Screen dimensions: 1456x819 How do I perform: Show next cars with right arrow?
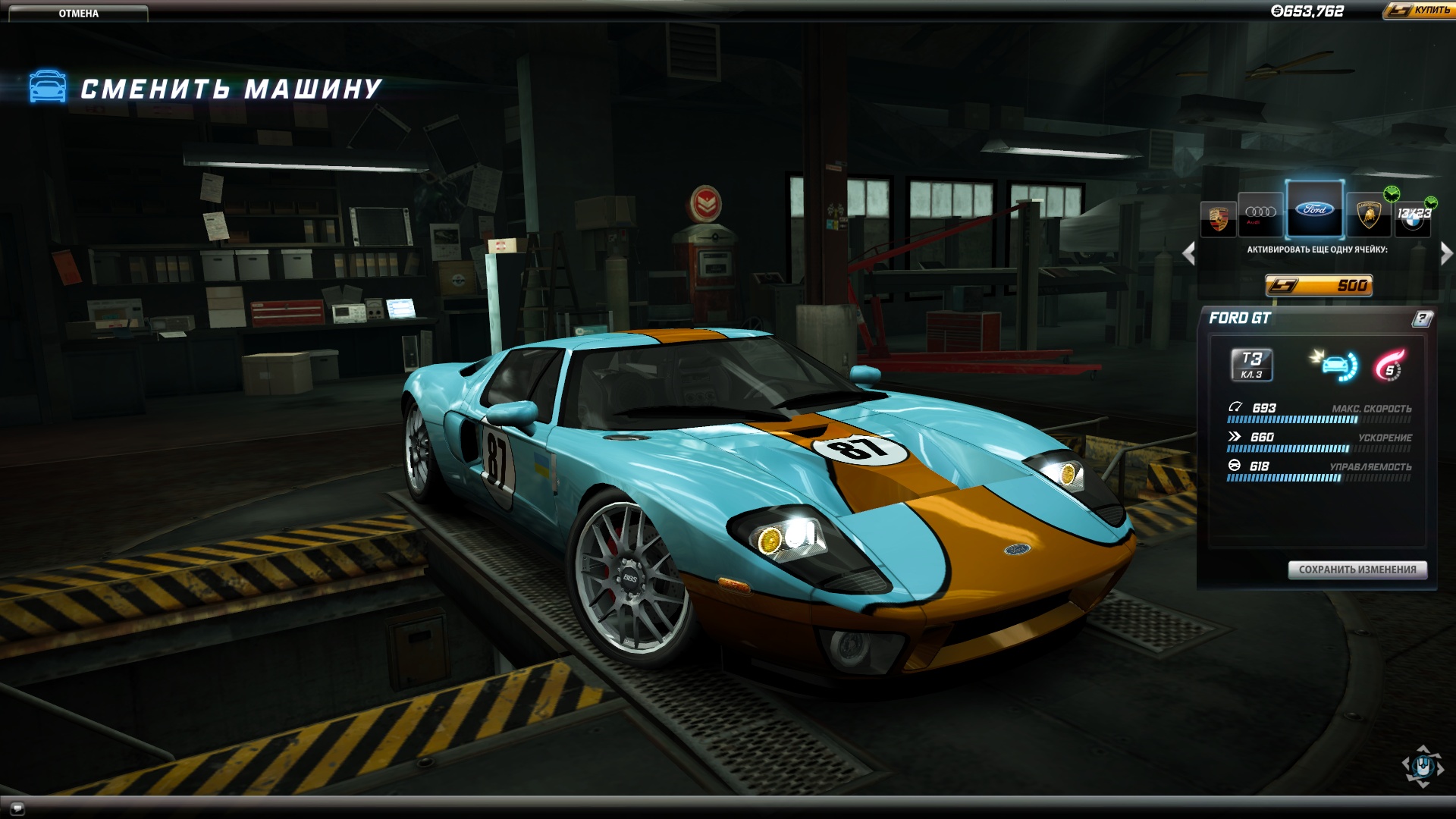tap(1446, 253)
